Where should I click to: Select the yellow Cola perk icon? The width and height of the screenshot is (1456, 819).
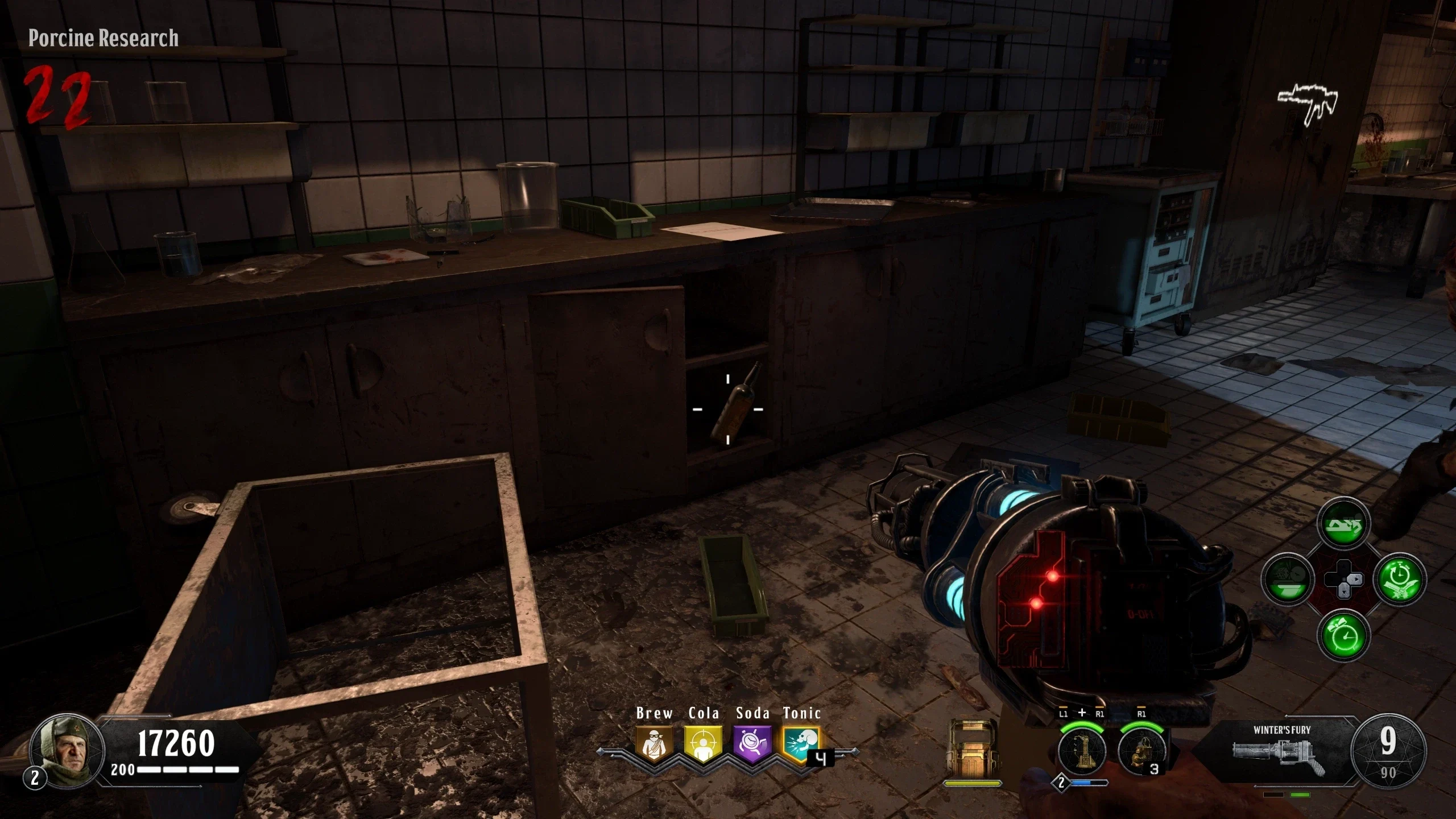click(x=704, y=744)
